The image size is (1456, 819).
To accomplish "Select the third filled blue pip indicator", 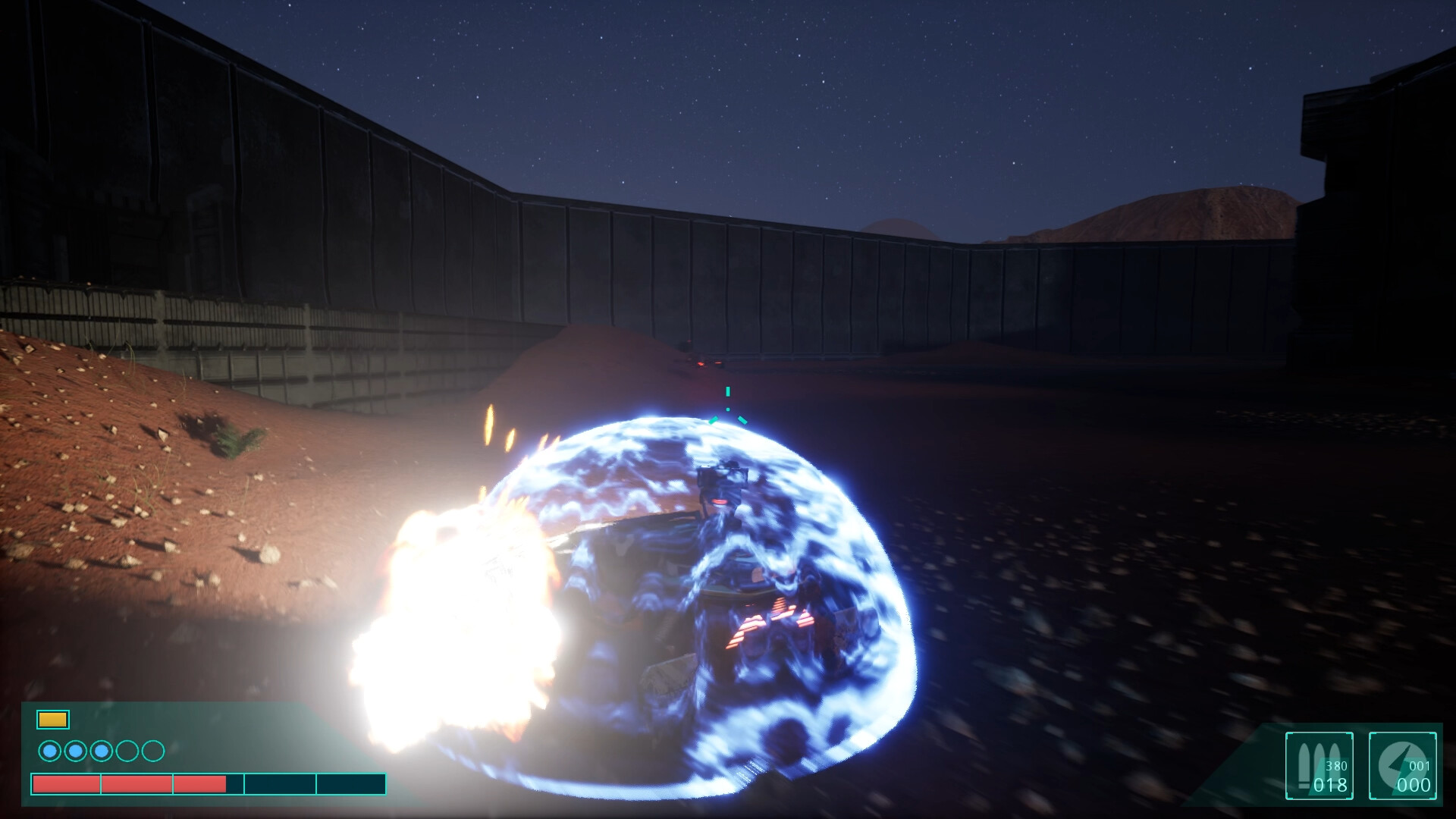I will click(101, 751).
